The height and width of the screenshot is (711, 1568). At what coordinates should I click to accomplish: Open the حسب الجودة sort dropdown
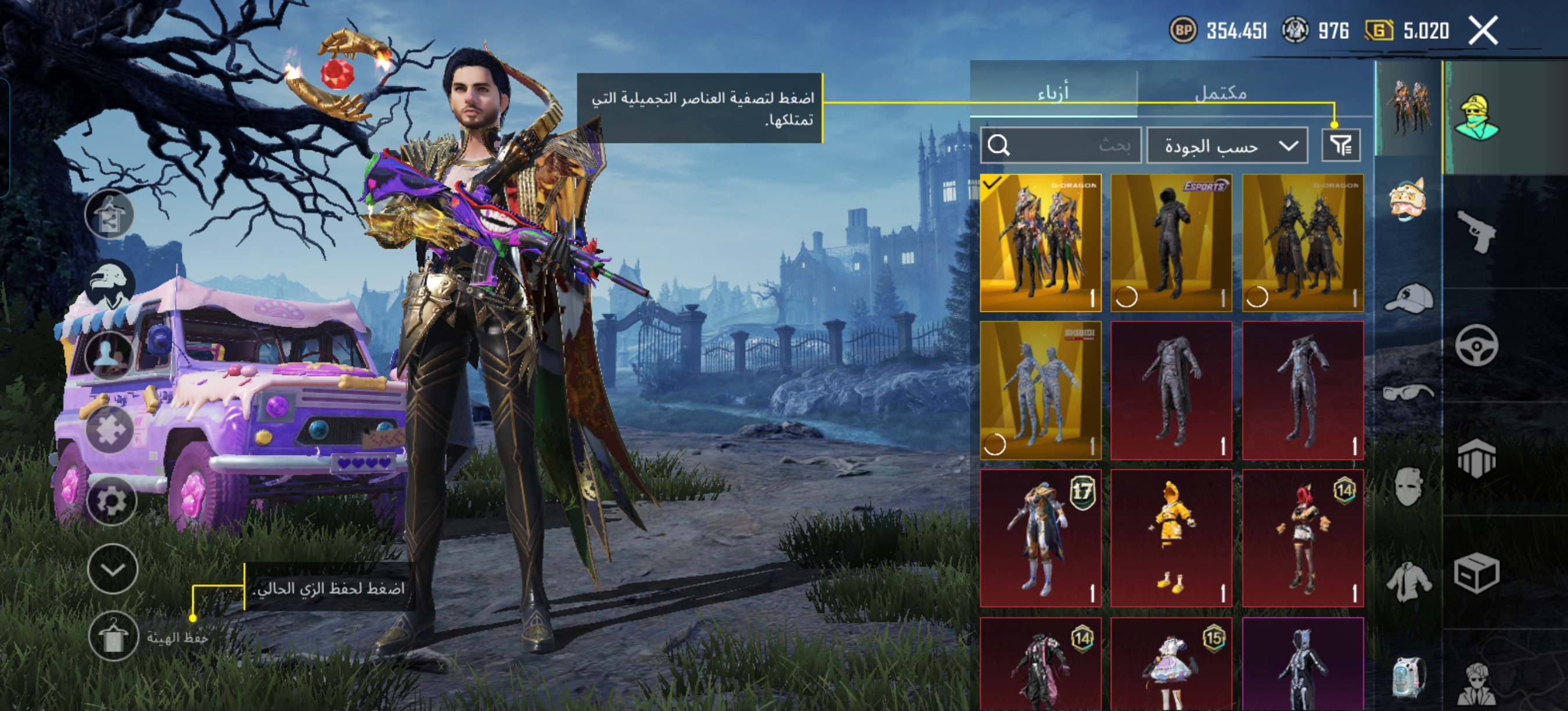click(1227, 145)
